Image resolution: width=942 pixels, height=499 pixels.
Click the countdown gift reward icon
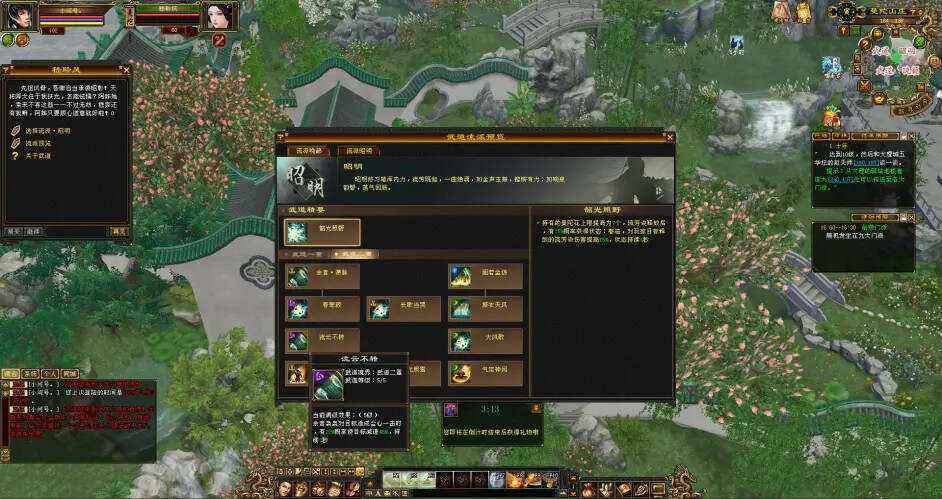[x=451, y=409]
